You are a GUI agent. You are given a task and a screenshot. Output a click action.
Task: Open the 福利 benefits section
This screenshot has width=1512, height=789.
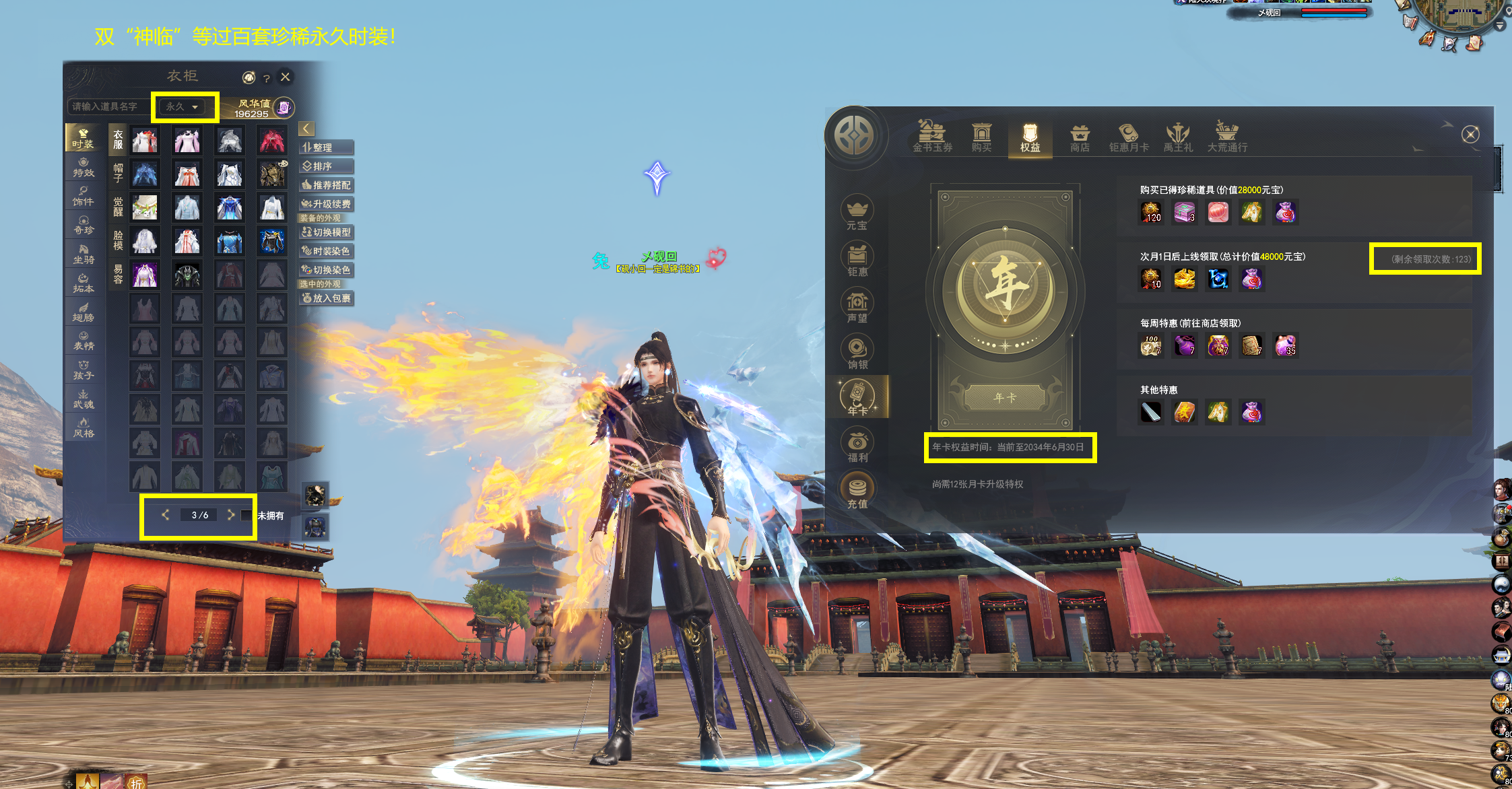click(x=857, y=446)
